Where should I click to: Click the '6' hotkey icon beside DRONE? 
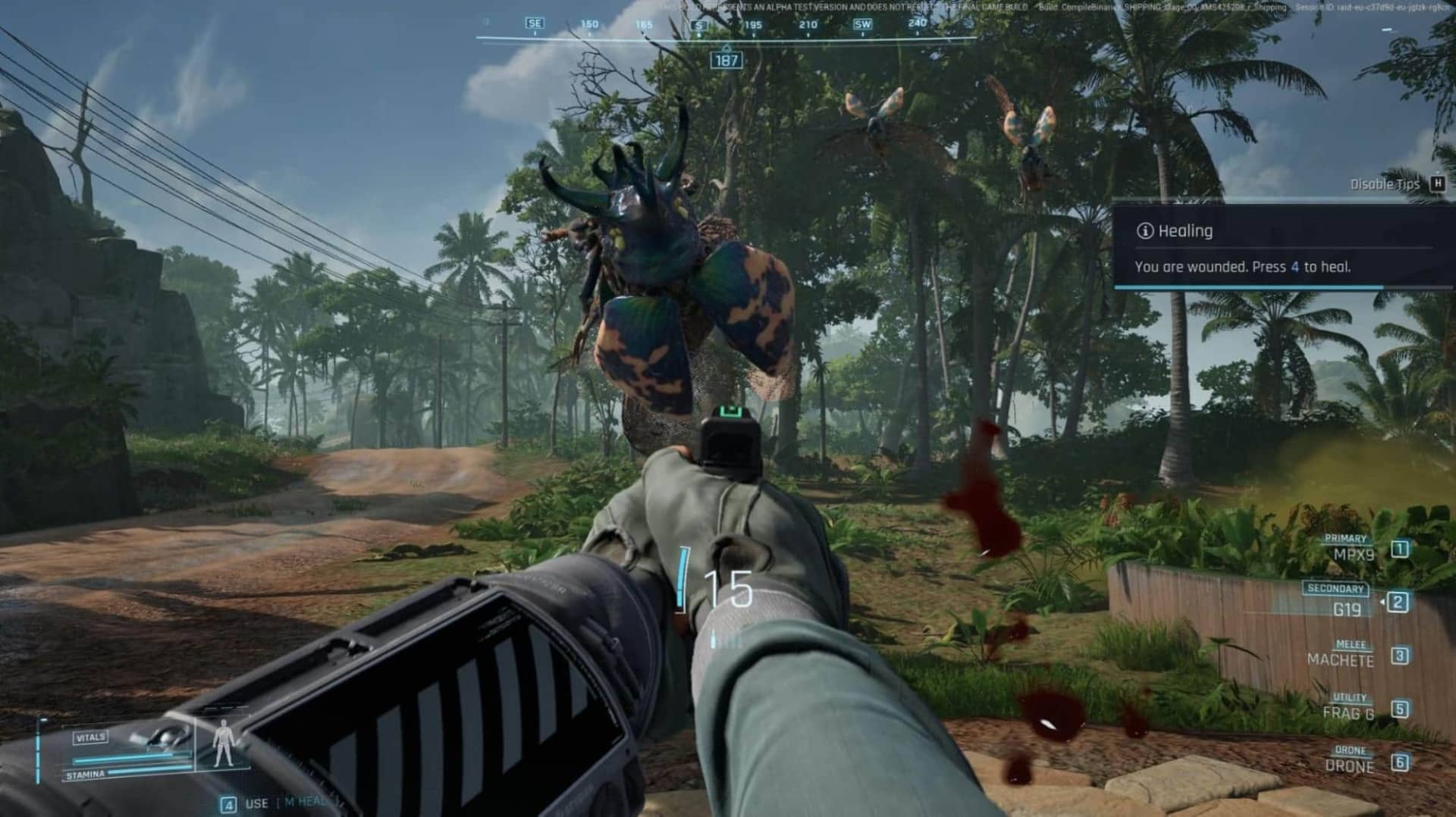(x=1401, y=761)
